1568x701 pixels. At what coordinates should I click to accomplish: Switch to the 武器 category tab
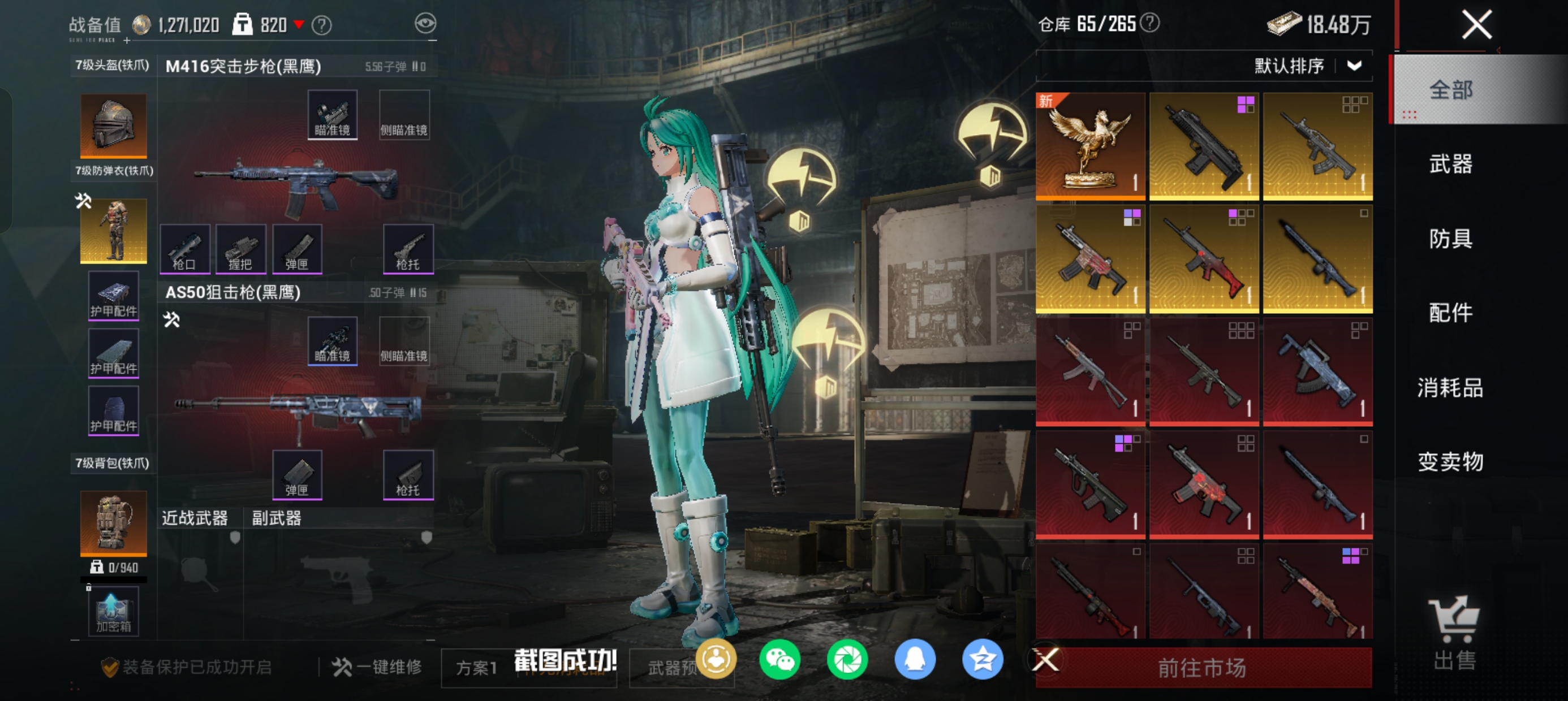tap(1450, 165)
